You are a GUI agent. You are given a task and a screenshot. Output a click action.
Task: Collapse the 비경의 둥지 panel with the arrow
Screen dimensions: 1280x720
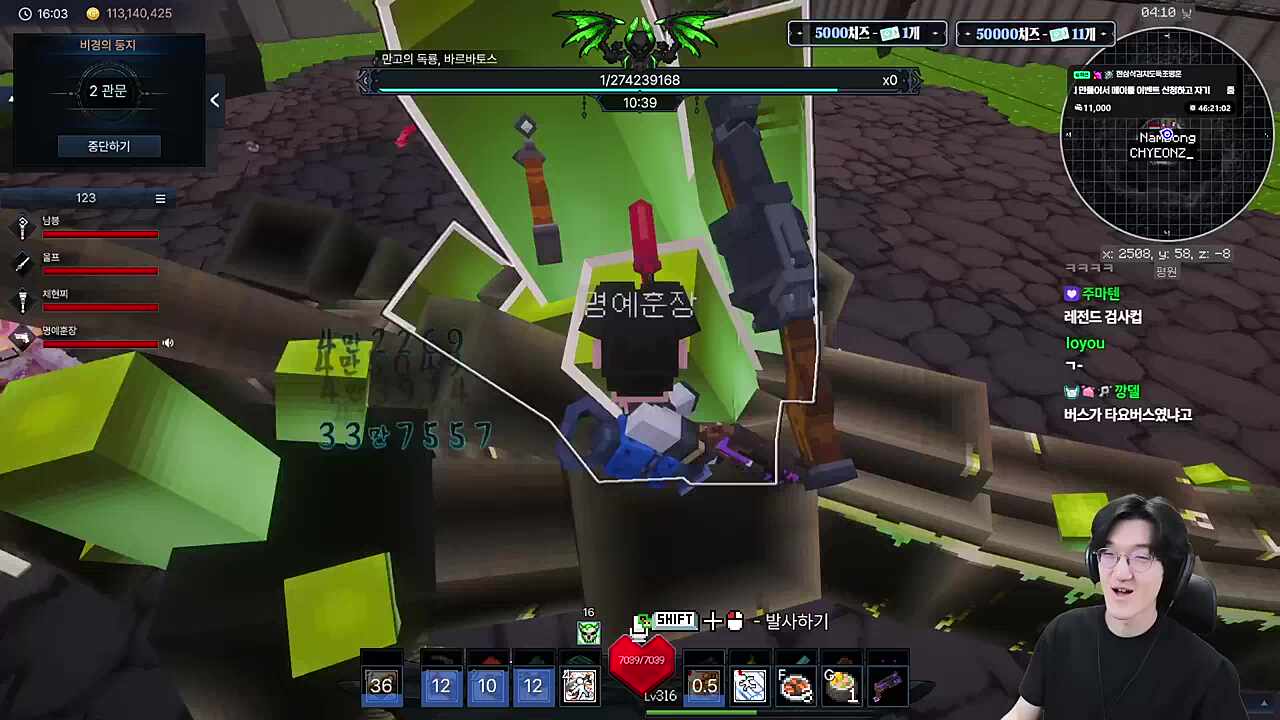[215, 100]
